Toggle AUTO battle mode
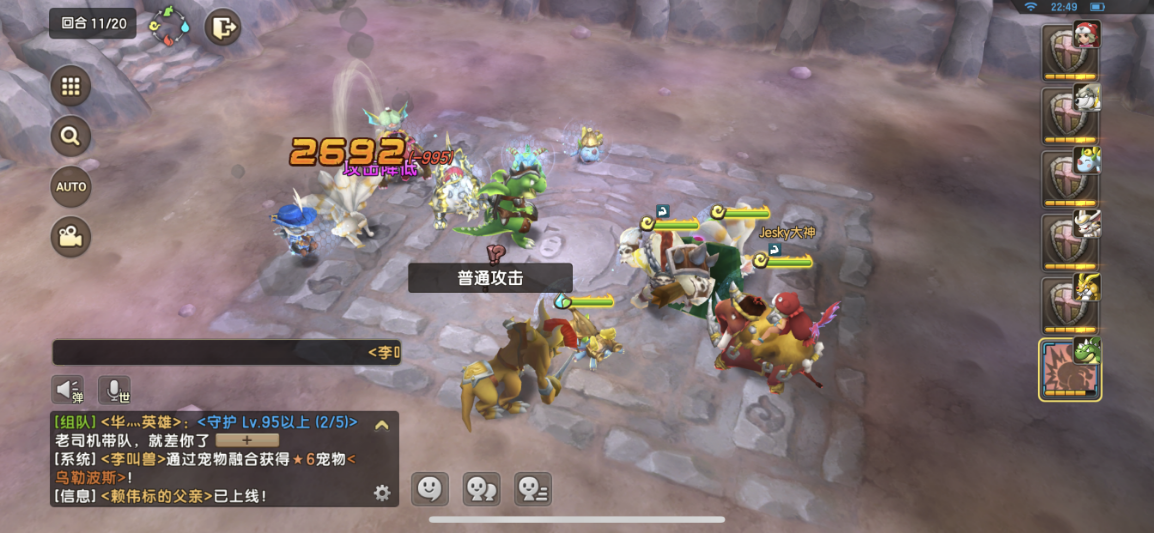The image size is (1154, 533). [70, 187]
